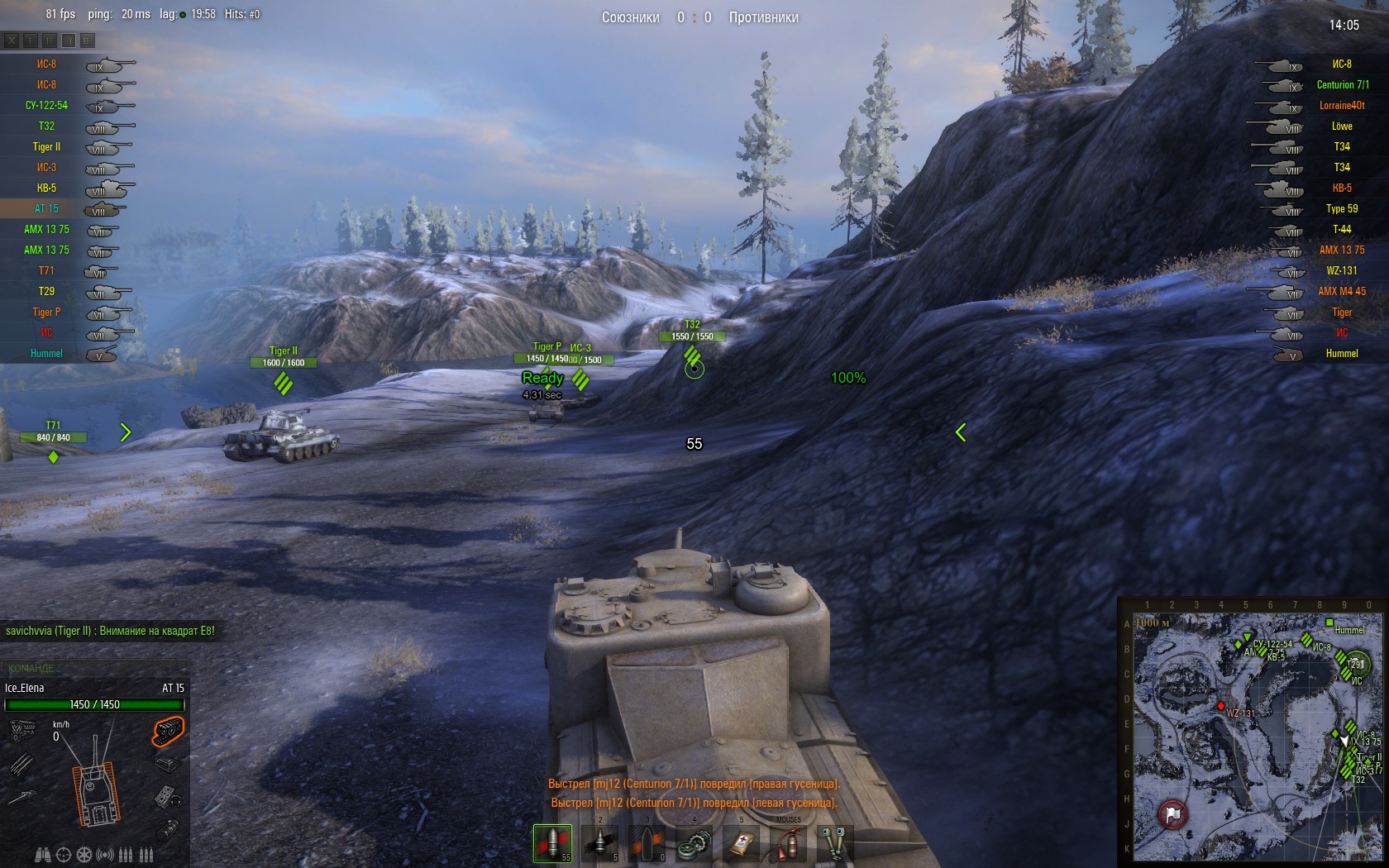Click the Tiger II ally entry
Screen dimensions: 1389x868
click(x=47, y=147)
